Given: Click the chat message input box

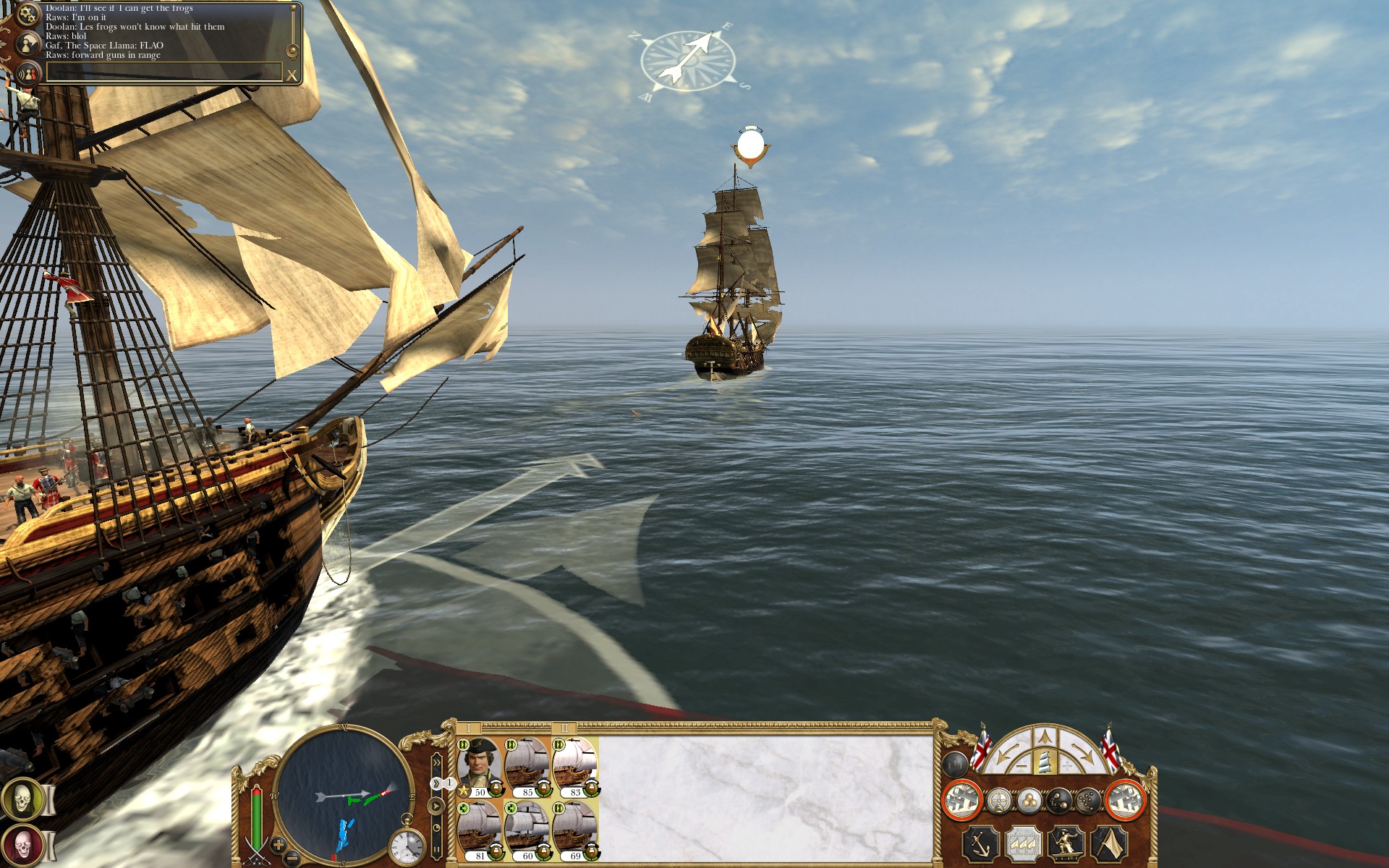Looking at the screenshot, I should [x=163, y=72].
